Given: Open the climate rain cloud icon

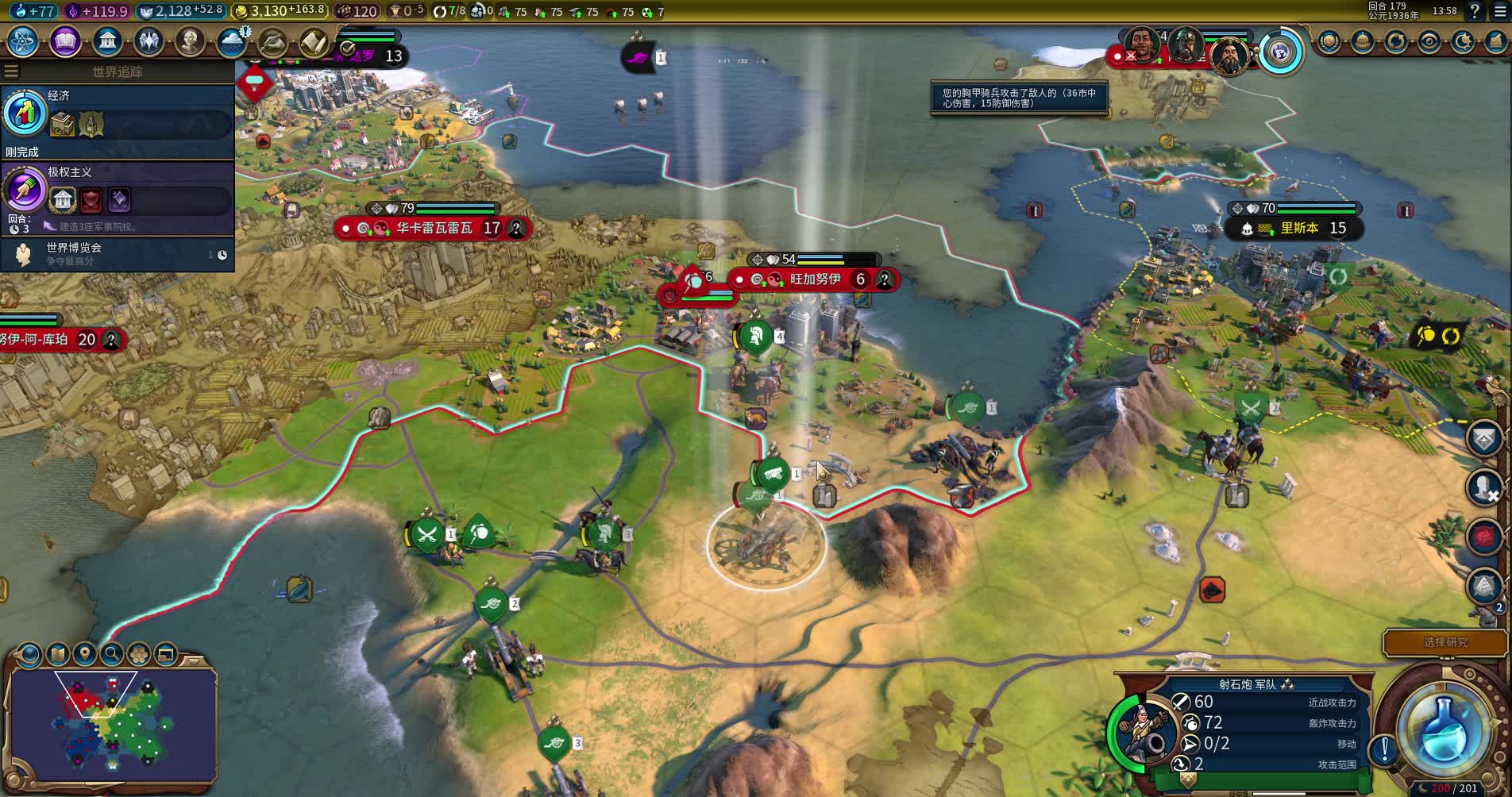Looking at the screenshot, I should (x=231, y=41).
